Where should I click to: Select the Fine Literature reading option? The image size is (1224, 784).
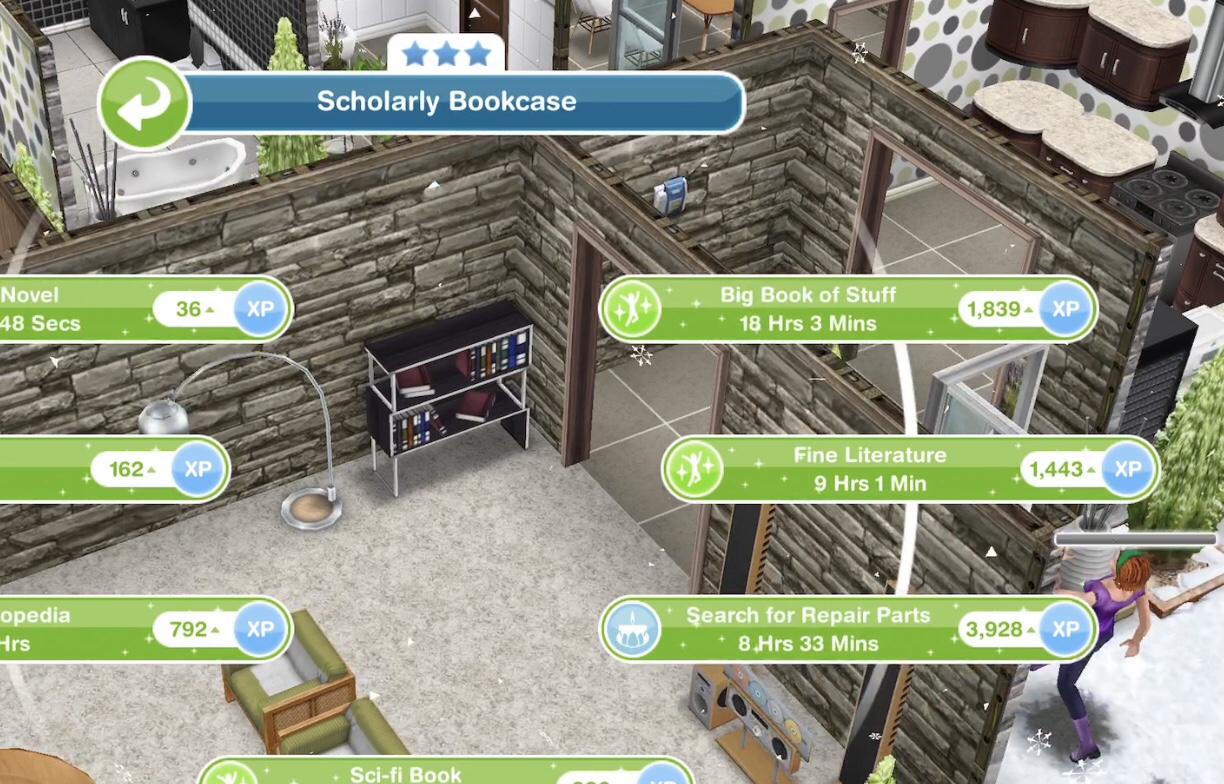868,469
